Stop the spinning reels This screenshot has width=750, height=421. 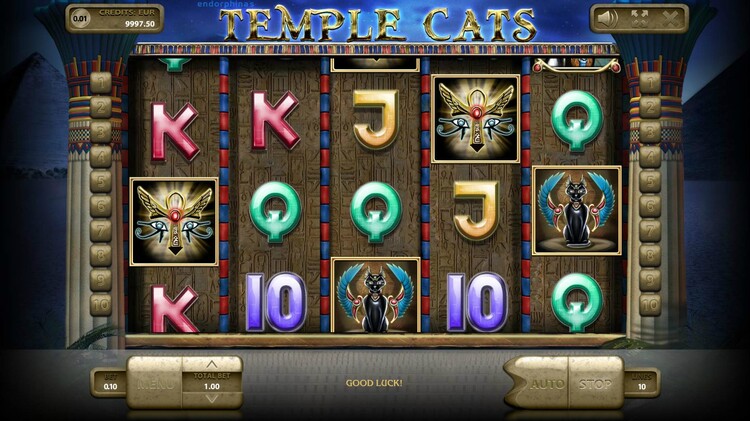tap(596, 384)
